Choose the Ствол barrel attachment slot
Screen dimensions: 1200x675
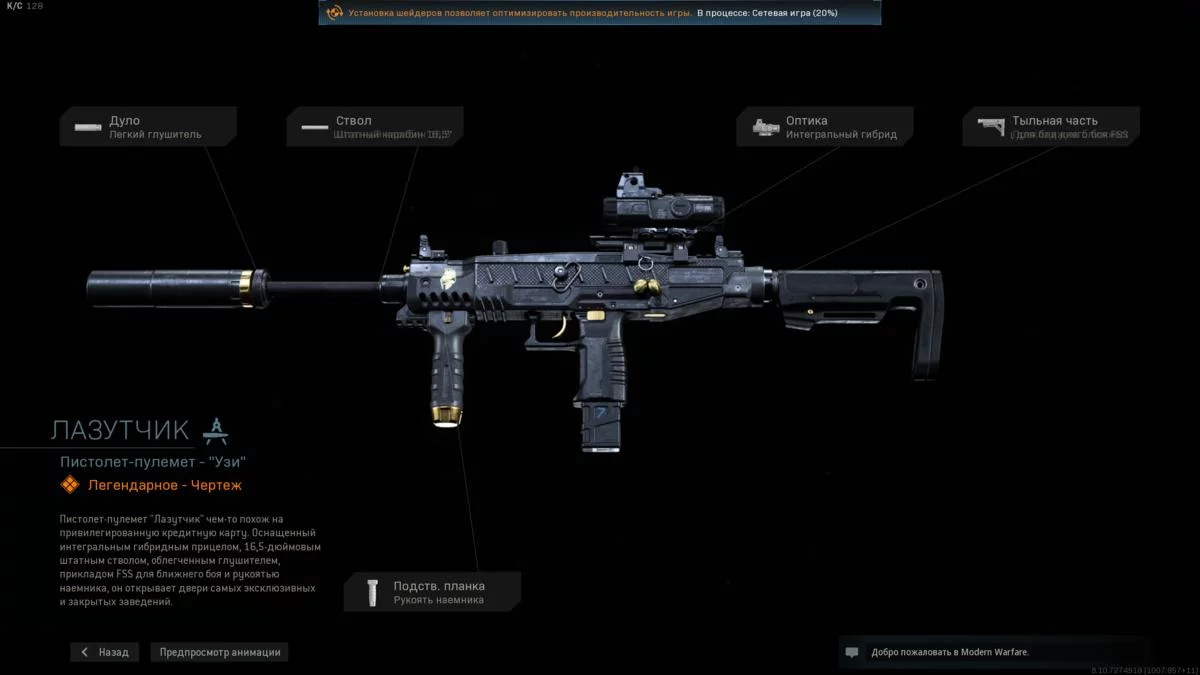[x=375, y=127]
